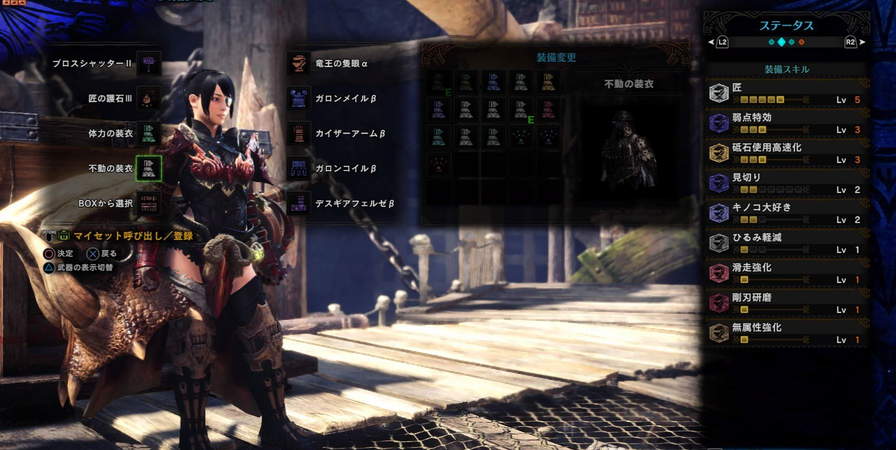Click the 不動の装衣 preview thumbnail
896x450 pixels.
point(628,150)
